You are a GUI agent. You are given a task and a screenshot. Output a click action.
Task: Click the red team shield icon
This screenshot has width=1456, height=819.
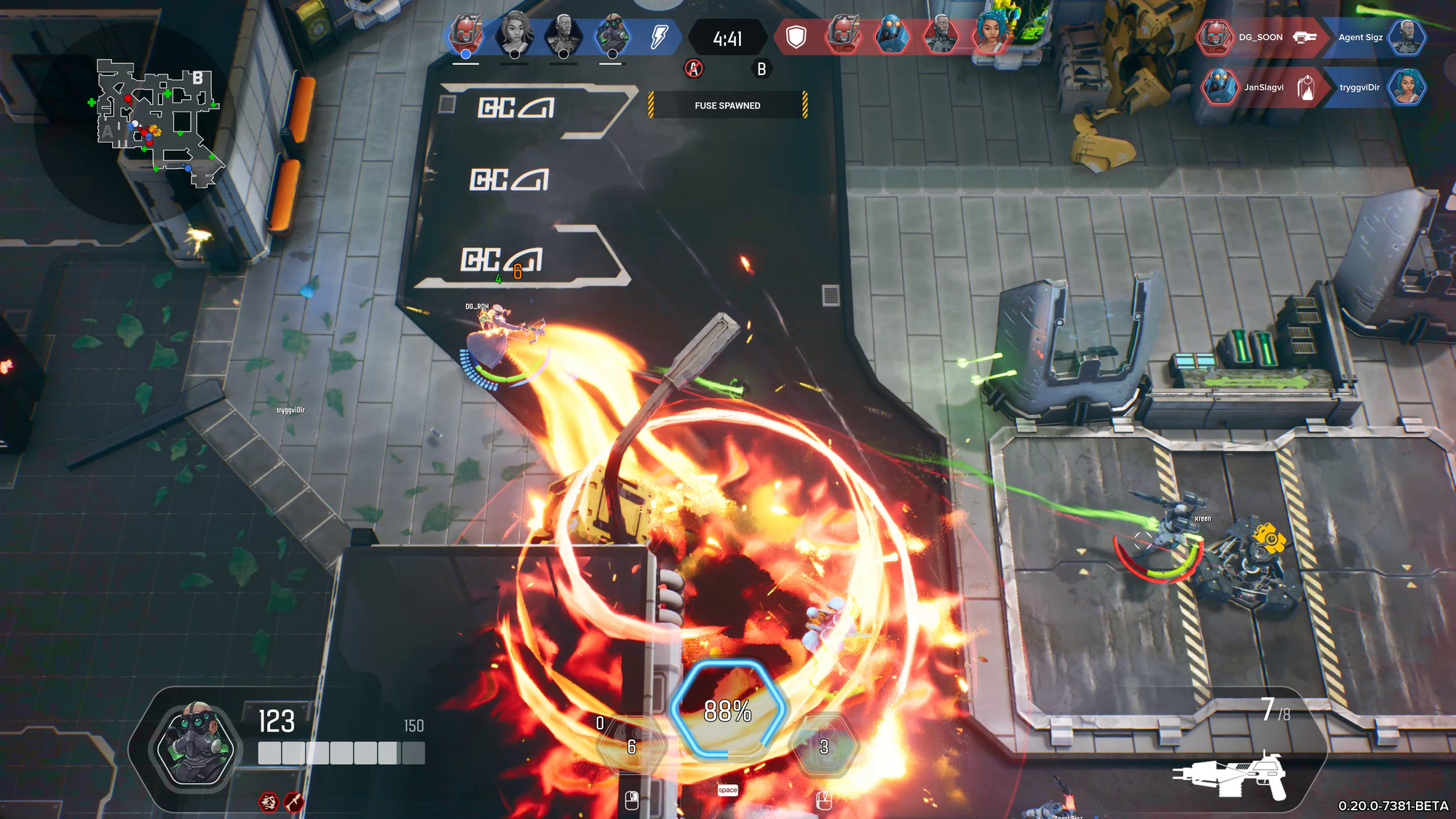coord(796,36)
